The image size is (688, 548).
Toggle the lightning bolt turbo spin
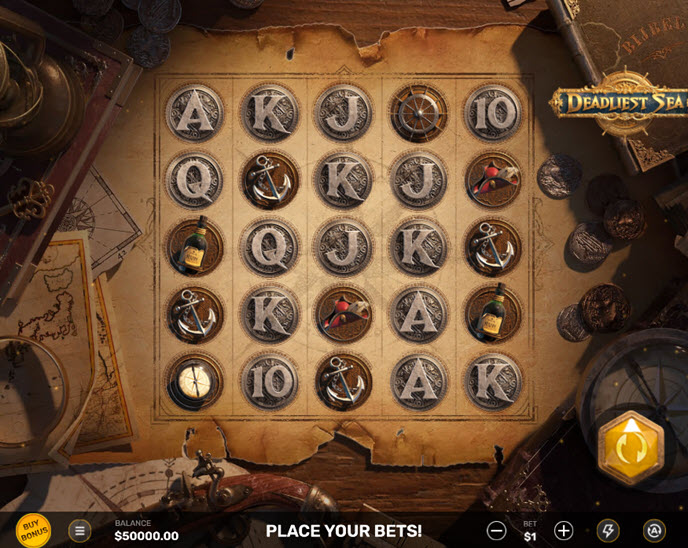click(608, 530)
